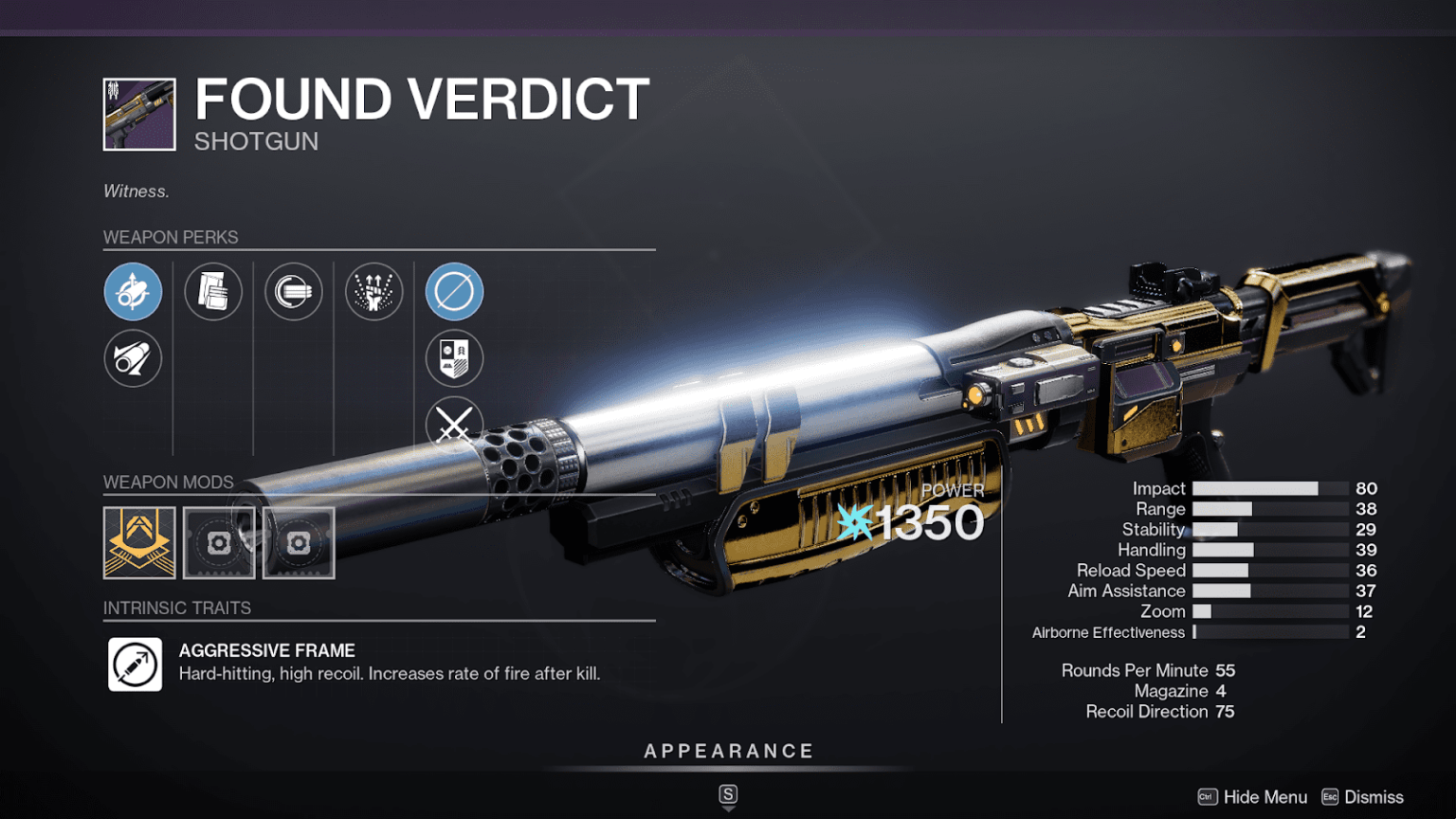Image resolution: width=1456 pixels, height=819 pixels.
Task: Click Hide Menu in the bottom right
Action: [1265, 797]
